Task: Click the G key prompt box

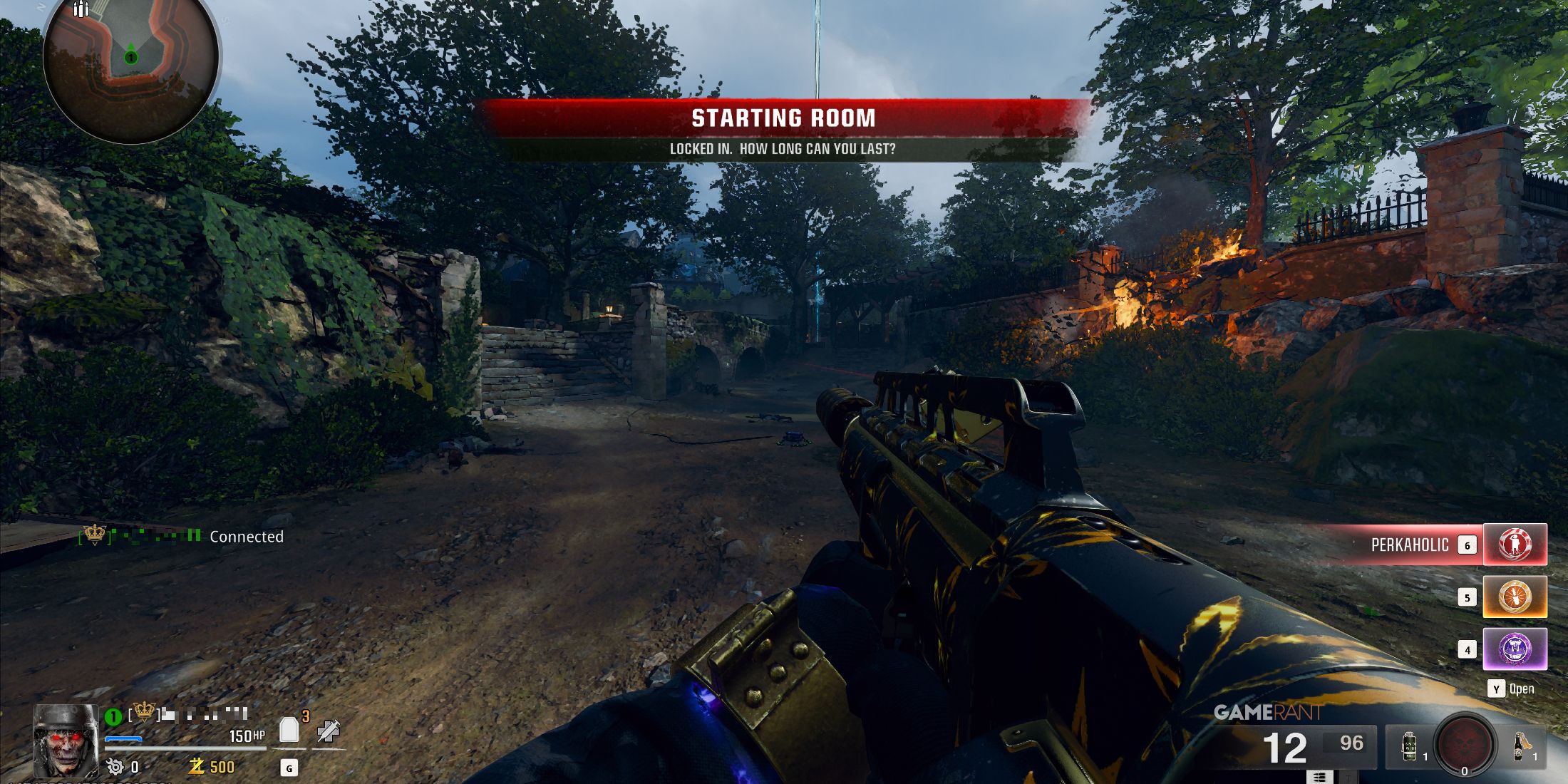Action: coord(289,769)
